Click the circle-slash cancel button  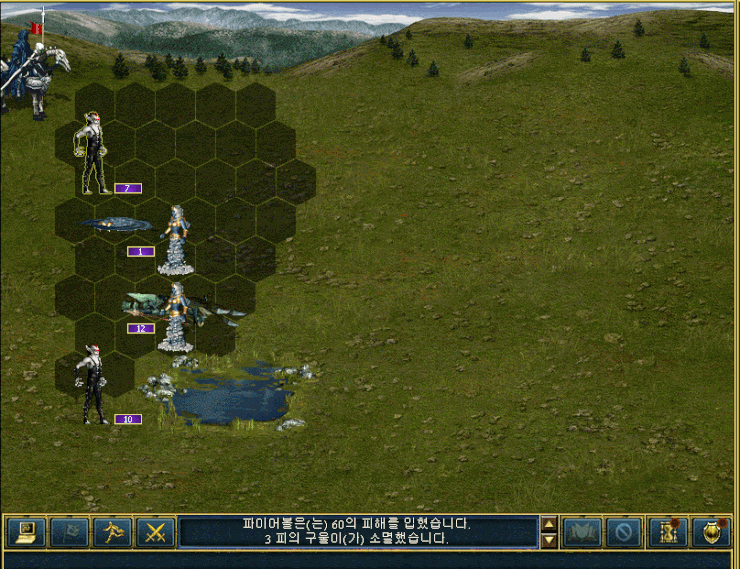pos(623,532)
